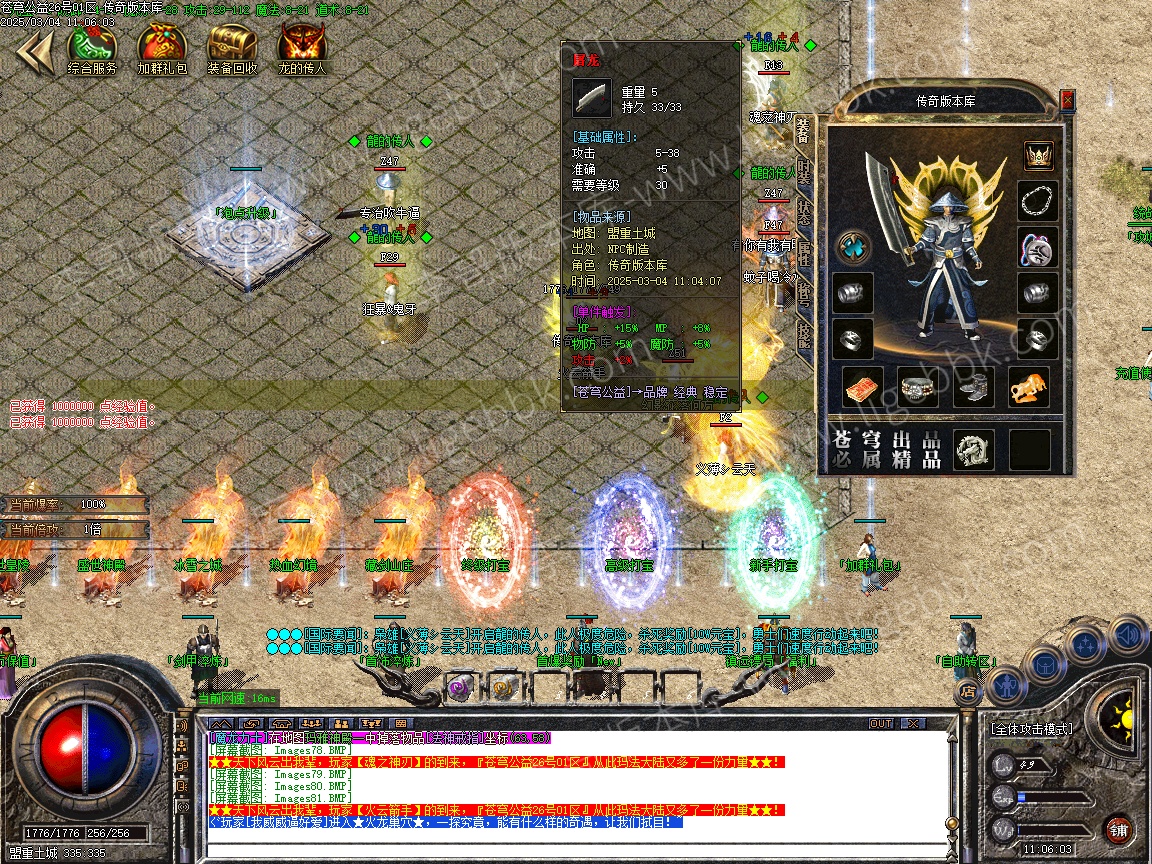The height and width of the screenshot is (864, 1152).
Task: Toggle sound with the speaker button
Action: [1127, 634]
